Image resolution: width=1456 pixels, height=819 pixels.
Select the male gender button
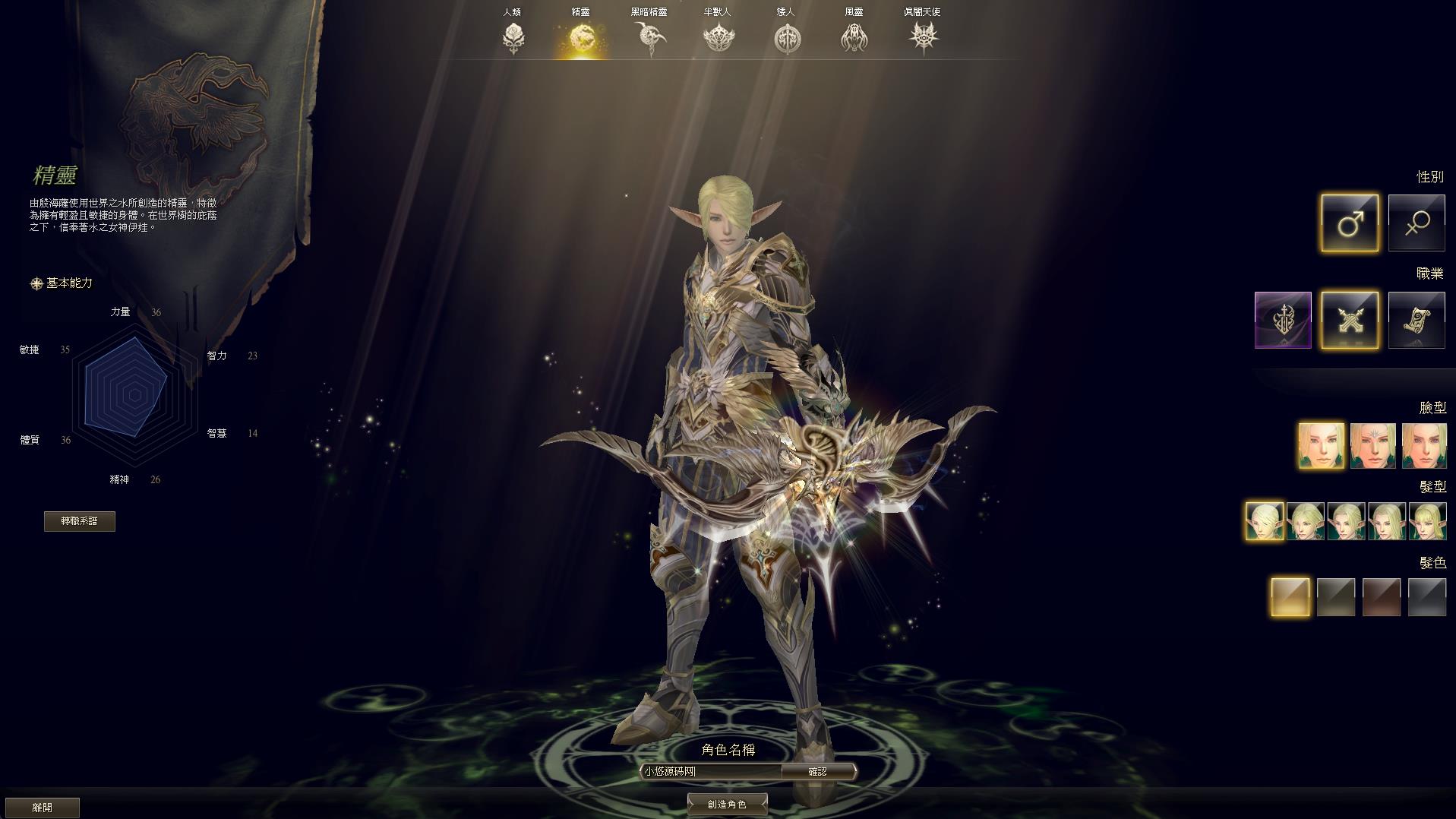1349,223
